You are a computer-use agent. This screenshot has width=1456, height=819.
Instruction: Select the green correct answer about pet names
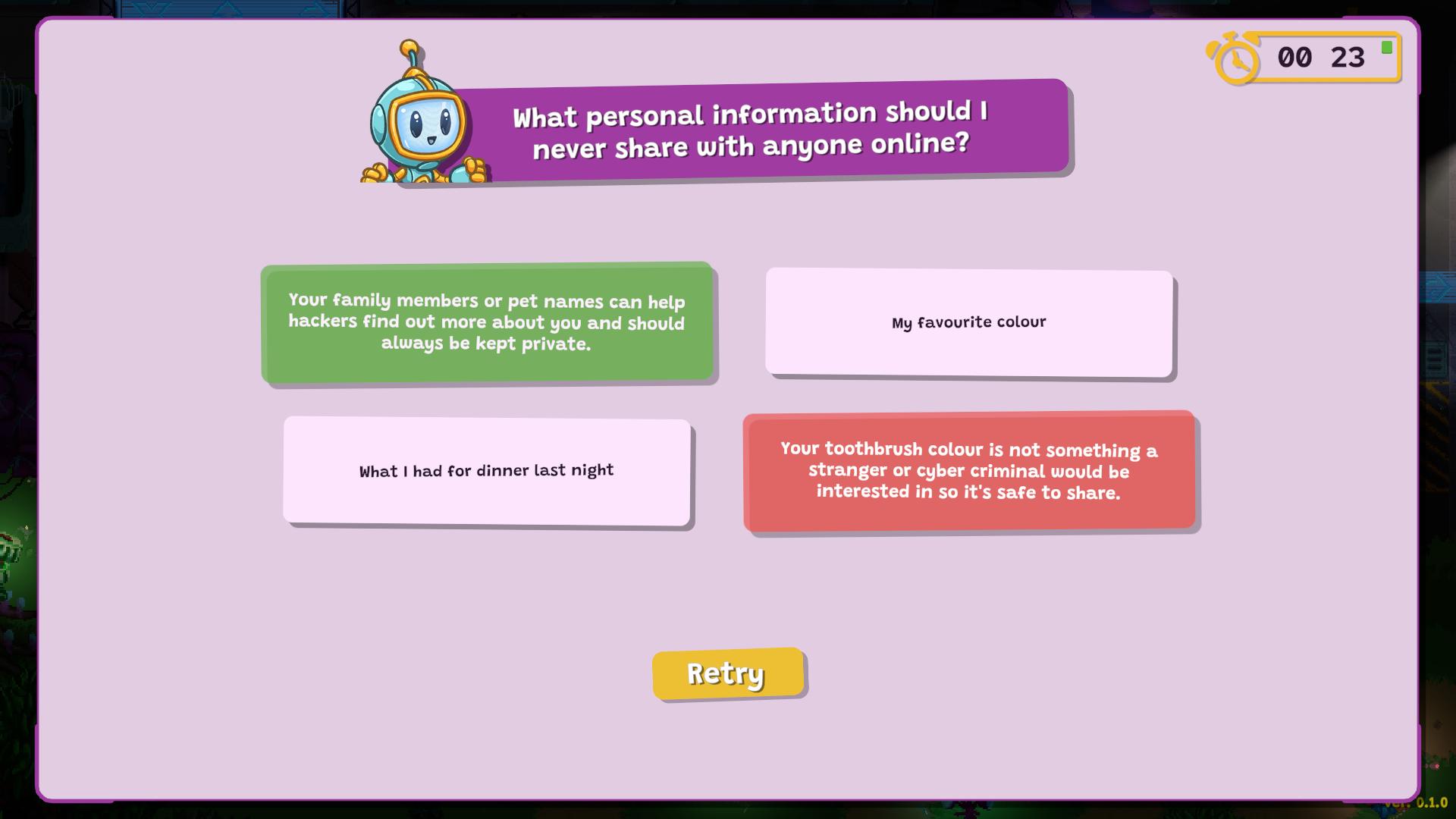(488, 322)
